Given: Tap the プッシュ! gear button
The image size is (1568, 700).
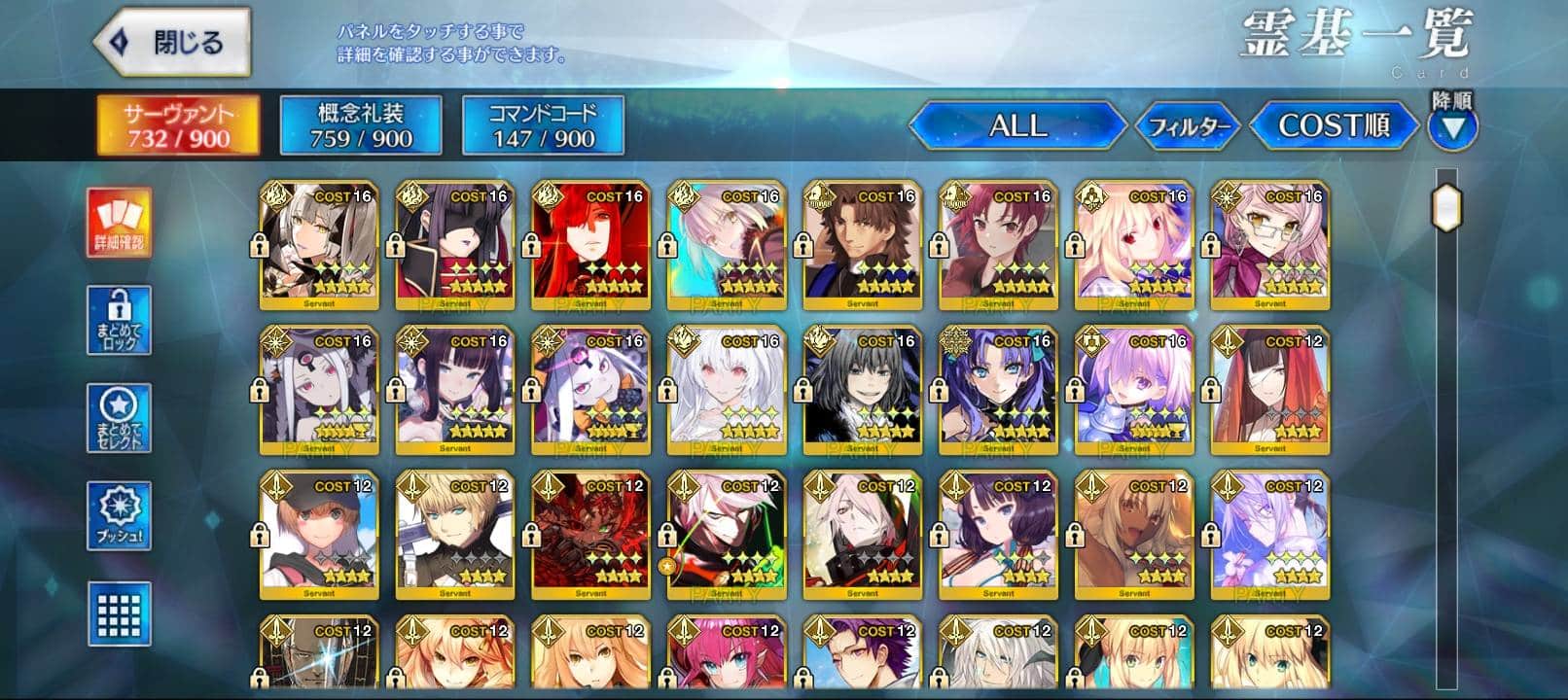Looking at the screenshot, I should 119,515.
